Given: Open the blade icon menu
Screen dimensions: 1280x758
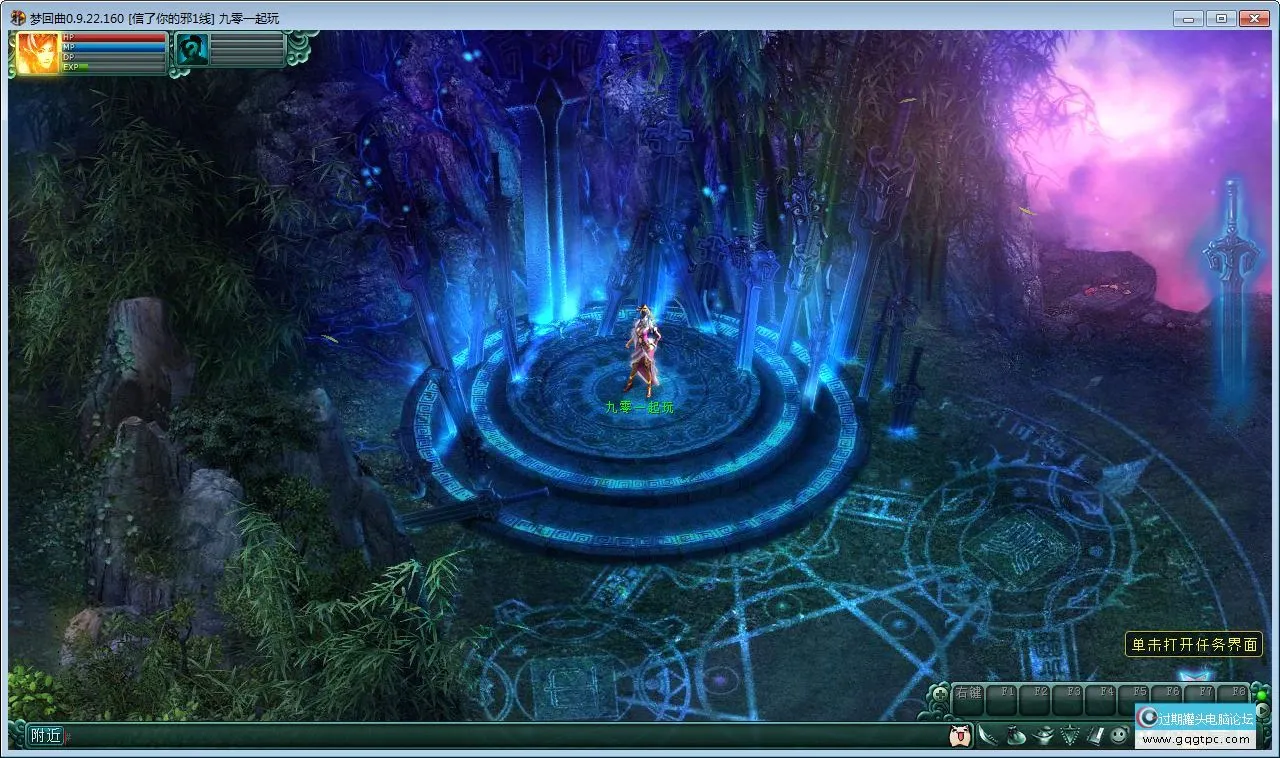Looking at the screenshot, I should pos(989,736).
